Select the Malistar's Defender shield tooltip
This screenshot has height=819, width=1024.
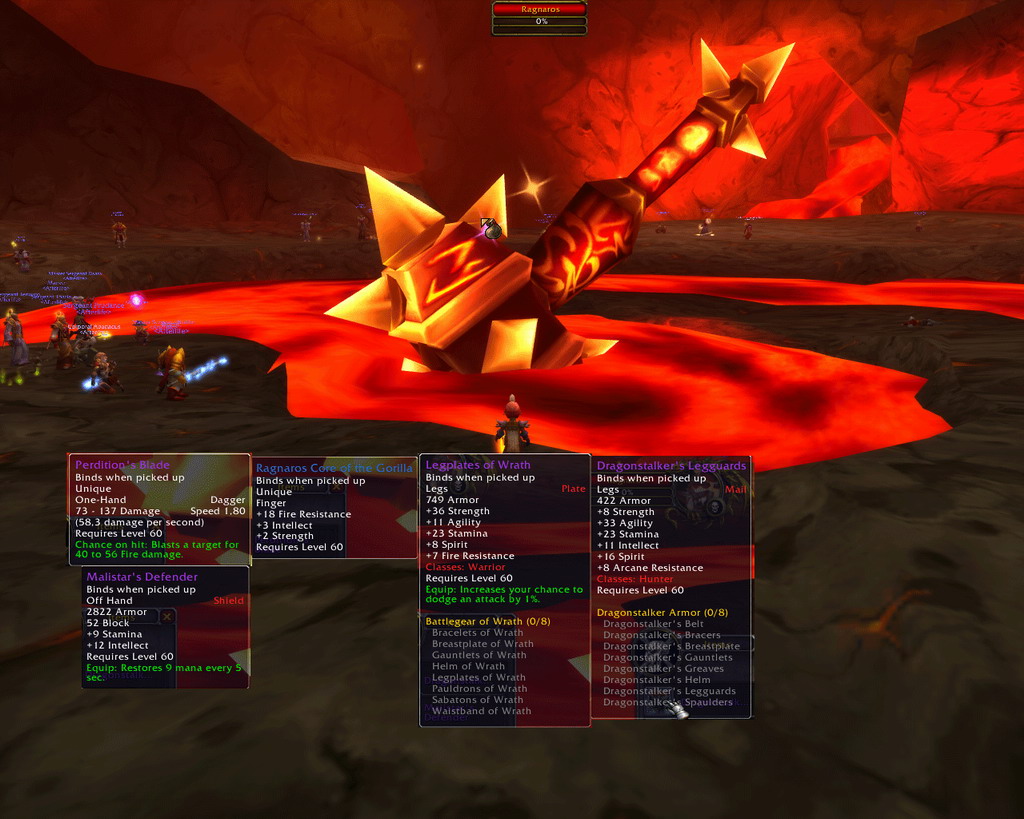click(x=165, y=627)
